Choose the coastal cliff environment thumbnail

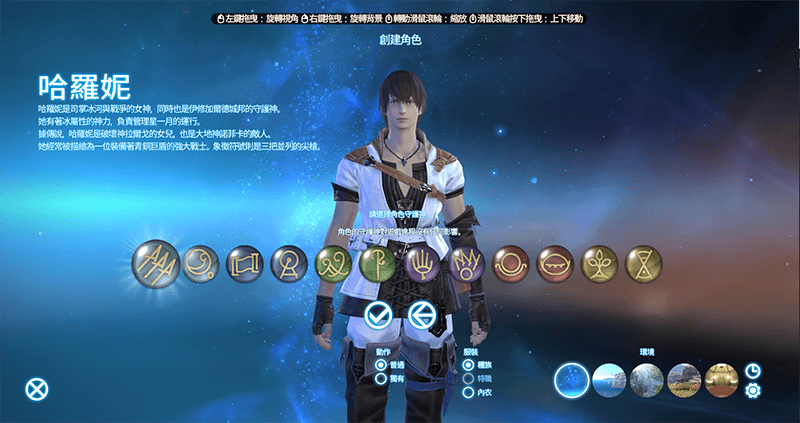point(609,380)
